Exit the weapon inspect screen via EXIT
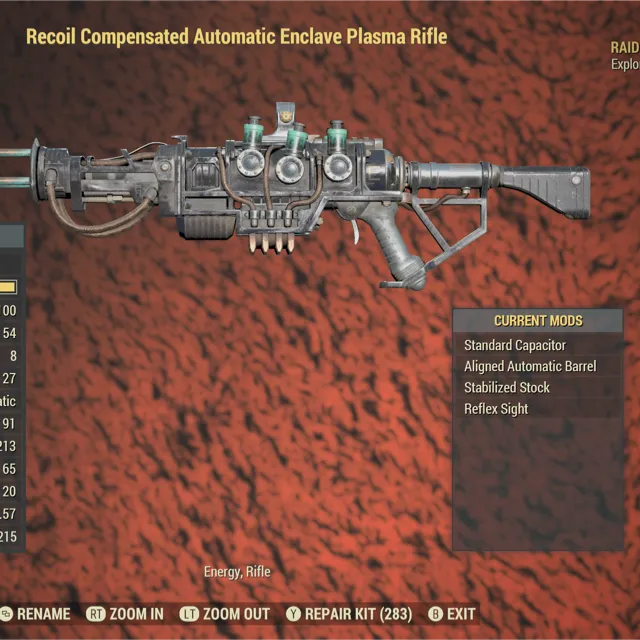This screenshot has width=640, height=640. click(x=460, y=614)
